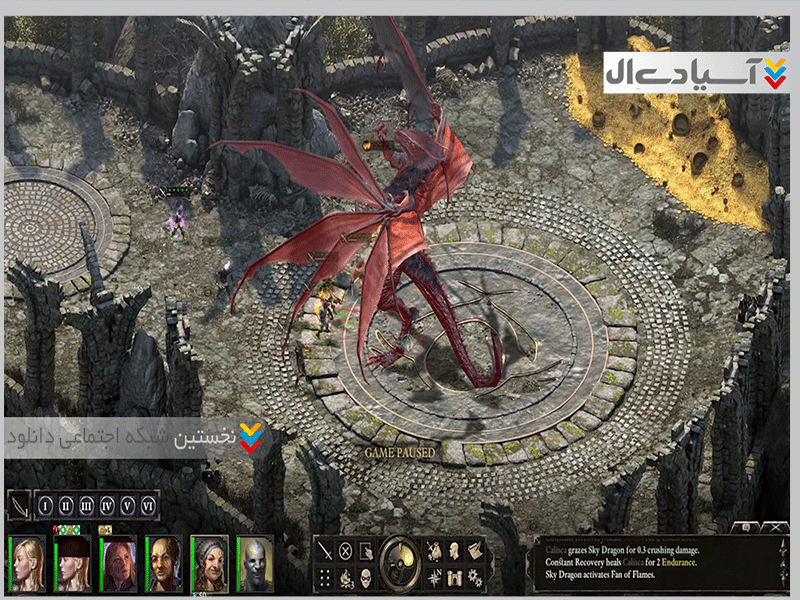Screen dimensions: 800x600
Task: Select the bow weapon set slot
Action: (x=19, y=506)
